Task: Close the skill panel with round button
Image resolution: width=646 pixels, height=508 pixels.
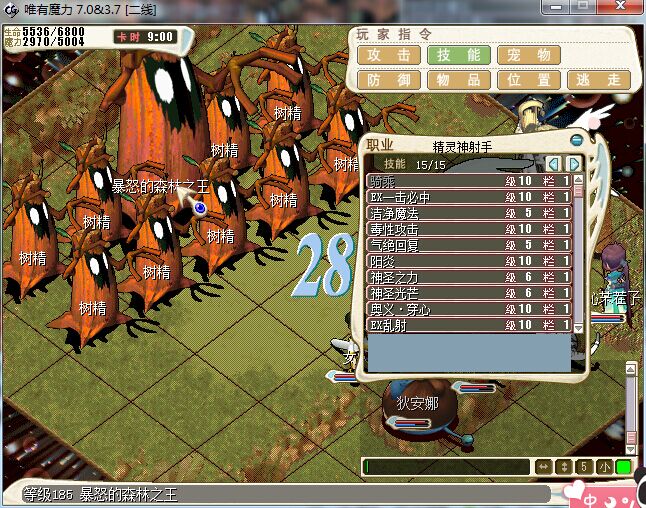Action: pos(576,141)
